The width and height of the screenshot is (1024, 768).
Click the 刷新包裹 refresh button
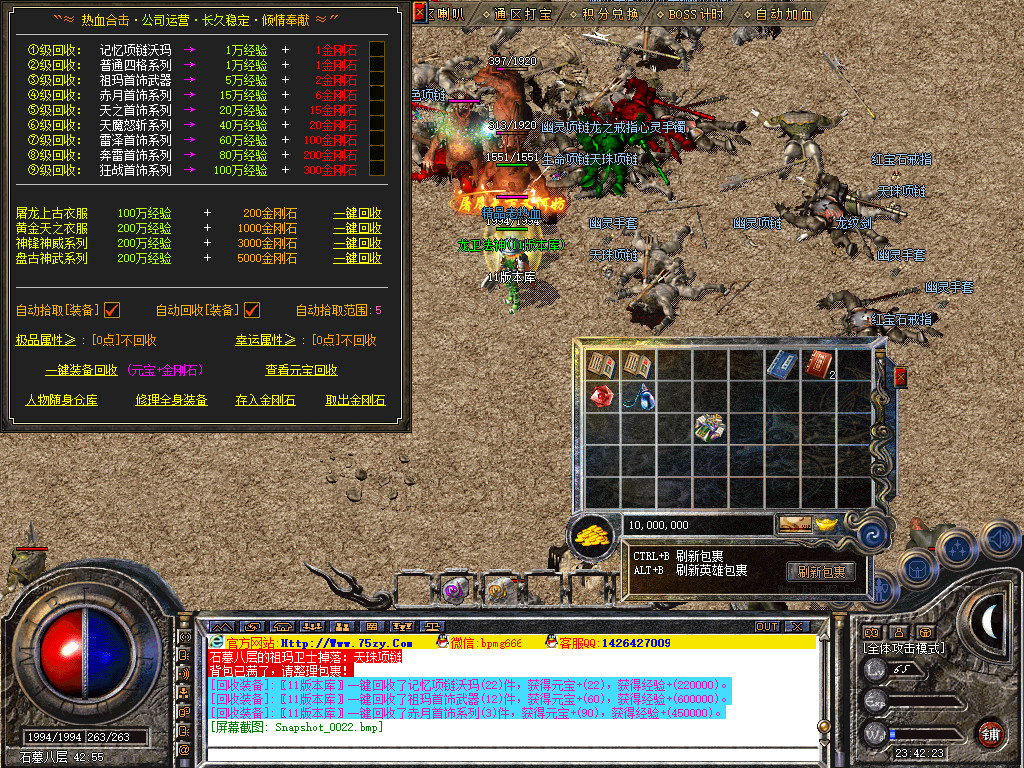pyautogui.click(x=820, y=571)
